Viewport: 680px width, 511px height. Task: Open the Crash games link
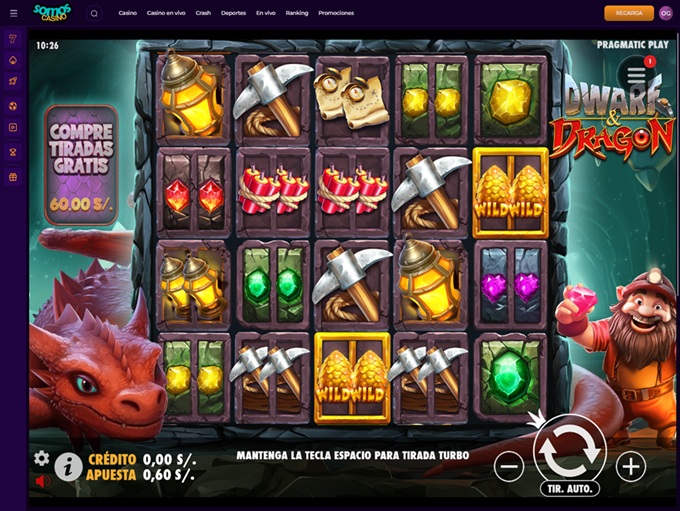[x=203, y=13]
